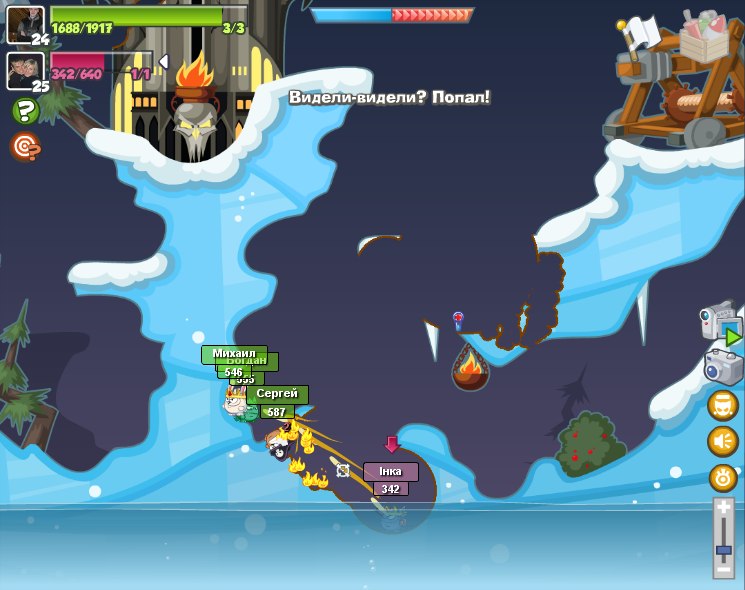Click the round orange button below the speaker

[723, 477]
